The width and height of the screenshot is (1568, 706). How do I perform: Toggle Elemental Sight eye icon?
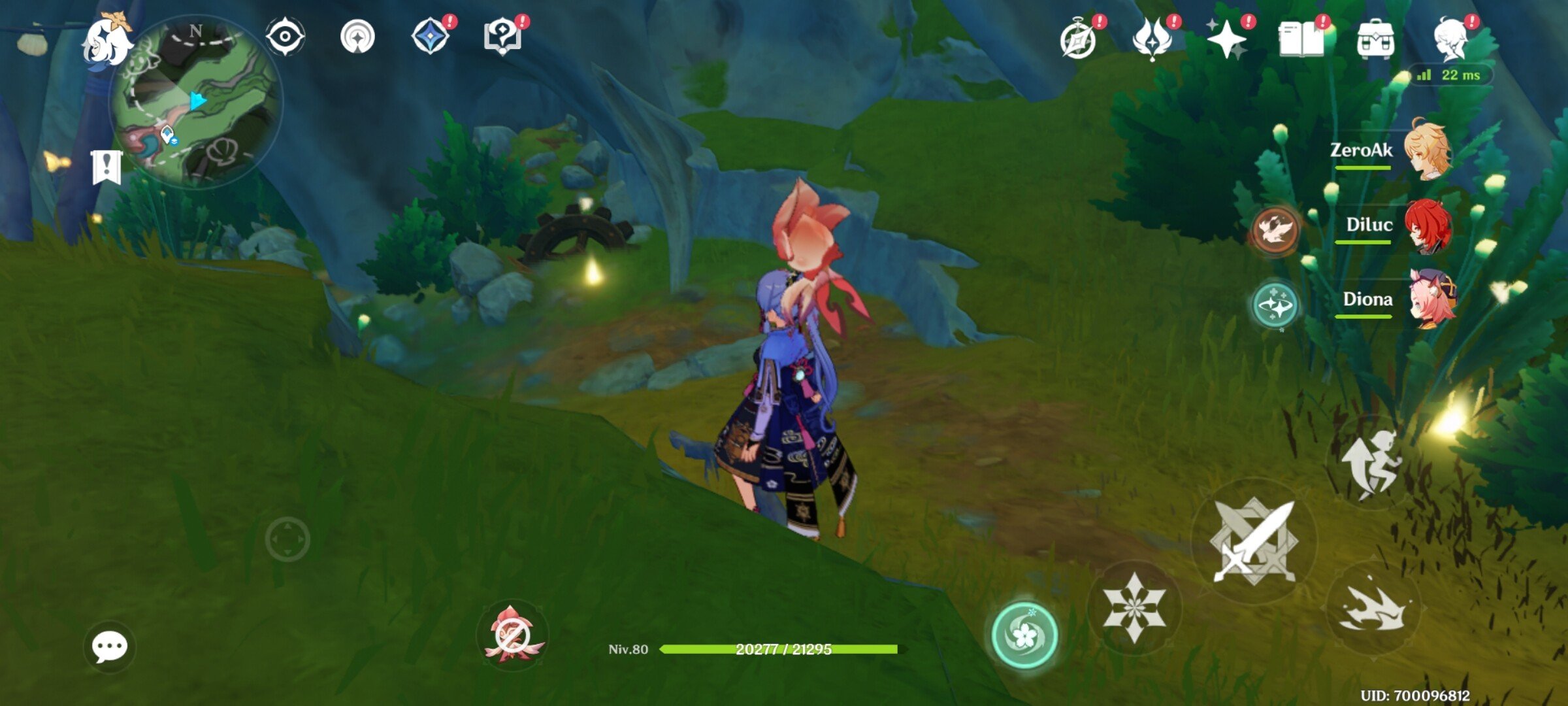click(285, 36)
